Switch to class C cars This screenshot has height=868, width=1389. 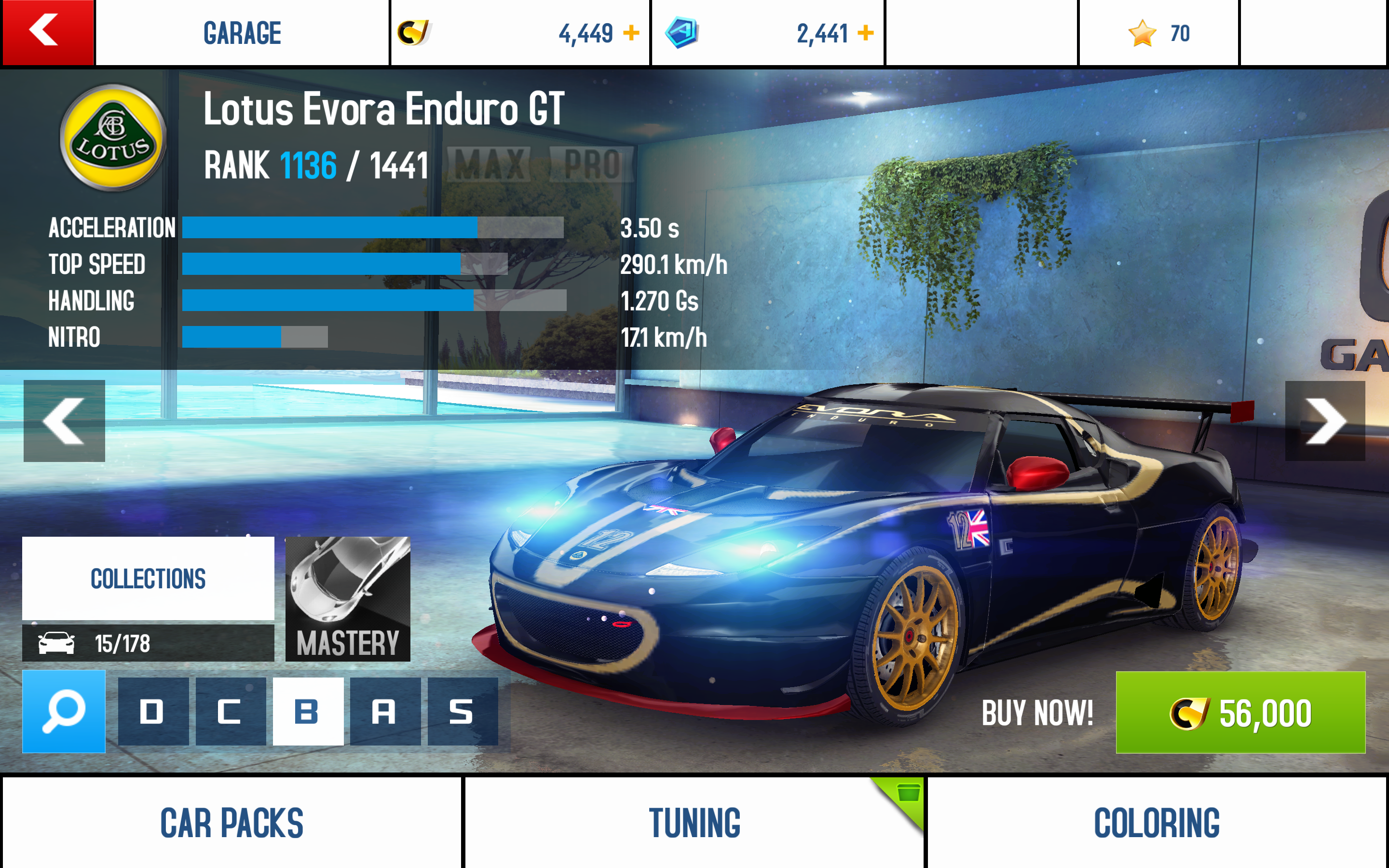[x=230, y=712]
